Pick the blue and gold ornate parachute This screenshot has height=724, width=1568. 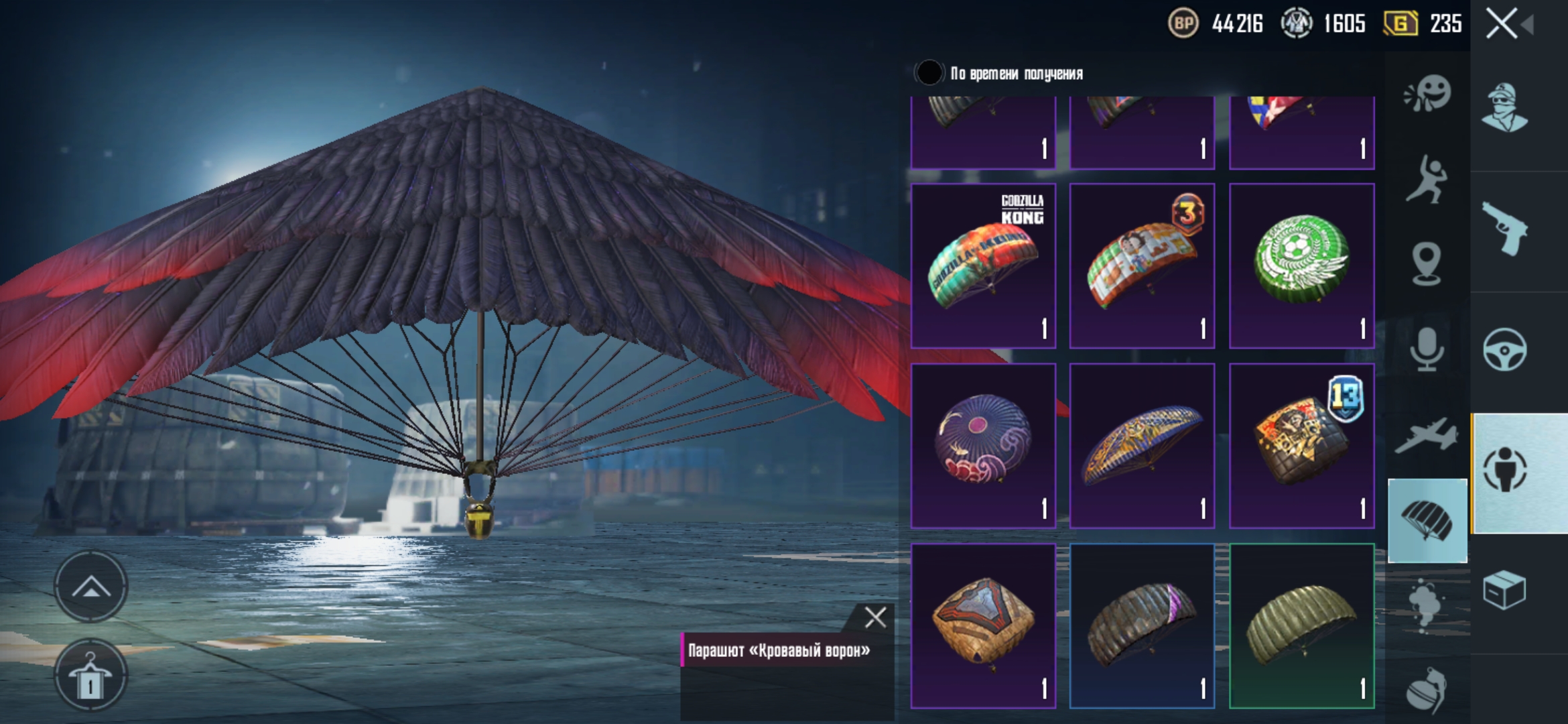[1142, 446]
